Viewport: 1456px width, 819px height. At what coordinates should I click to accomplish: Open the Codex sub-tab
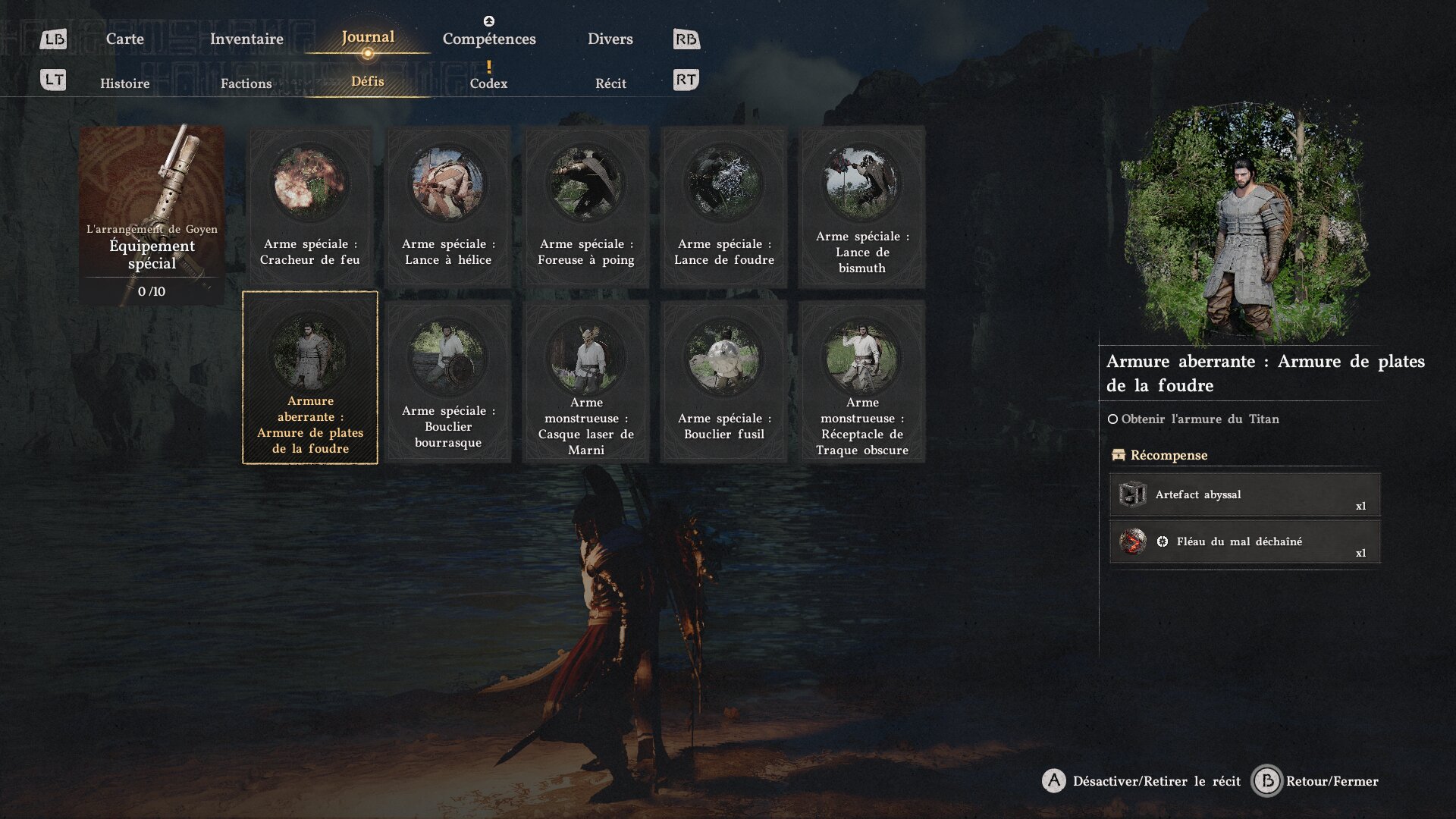coord(488,83)
